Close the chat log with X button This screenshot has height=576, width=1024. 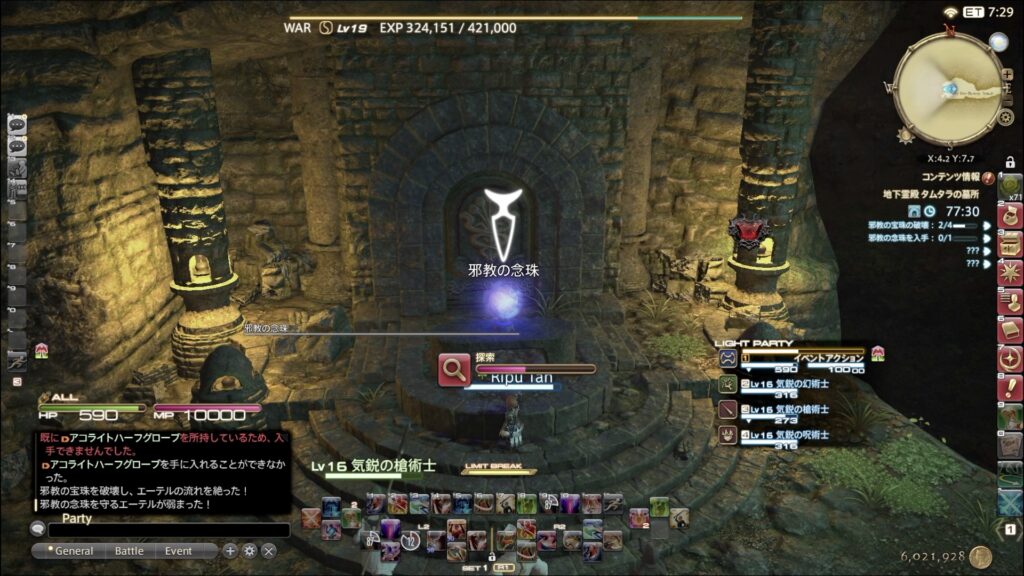[x=269, y=551]
